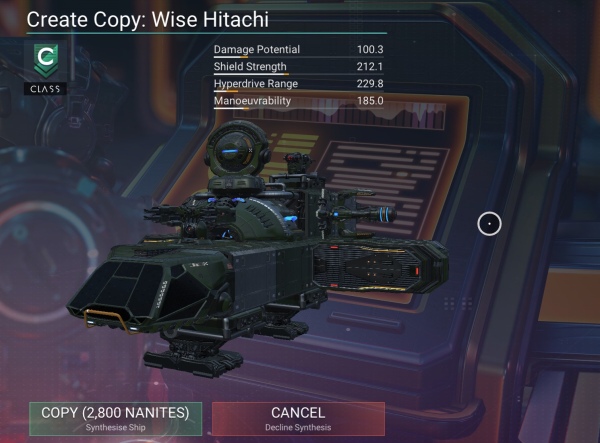Cancel the ship synthesis
The width and height of the screenshot is (600, 443).
298,418
